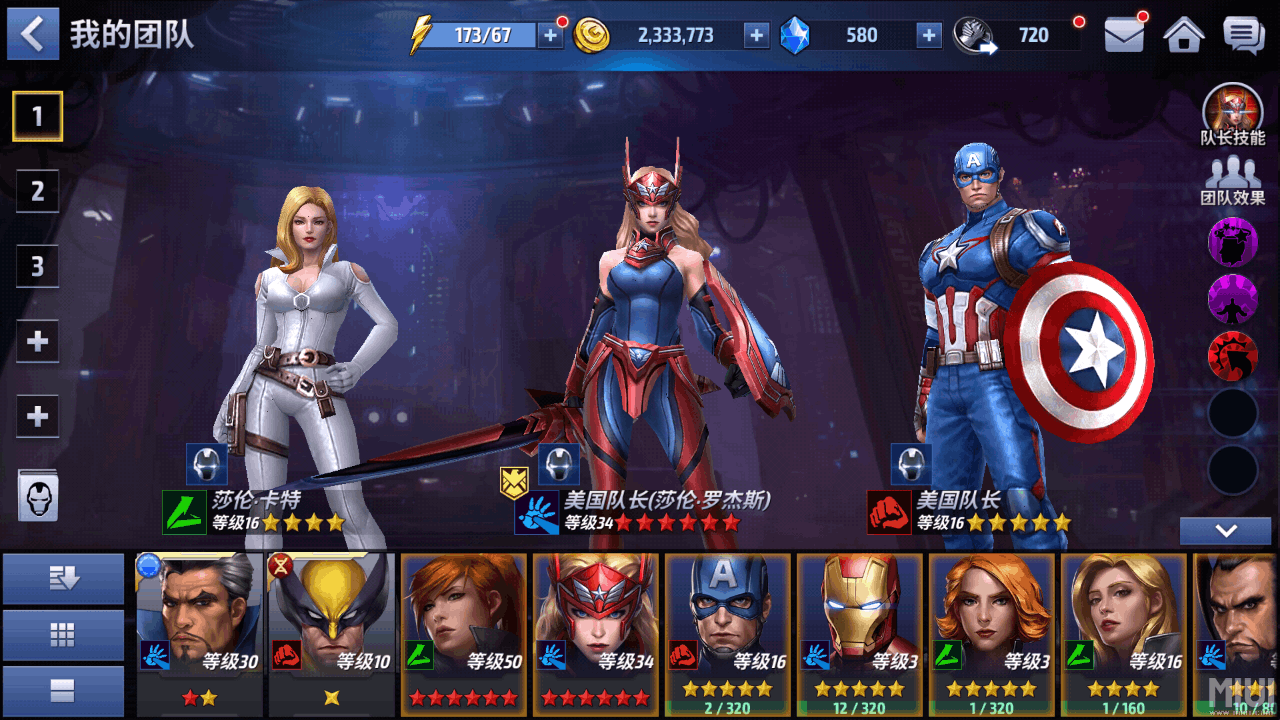
Task: Open the Iron Man helmet card icon
Action: (38, 495)
